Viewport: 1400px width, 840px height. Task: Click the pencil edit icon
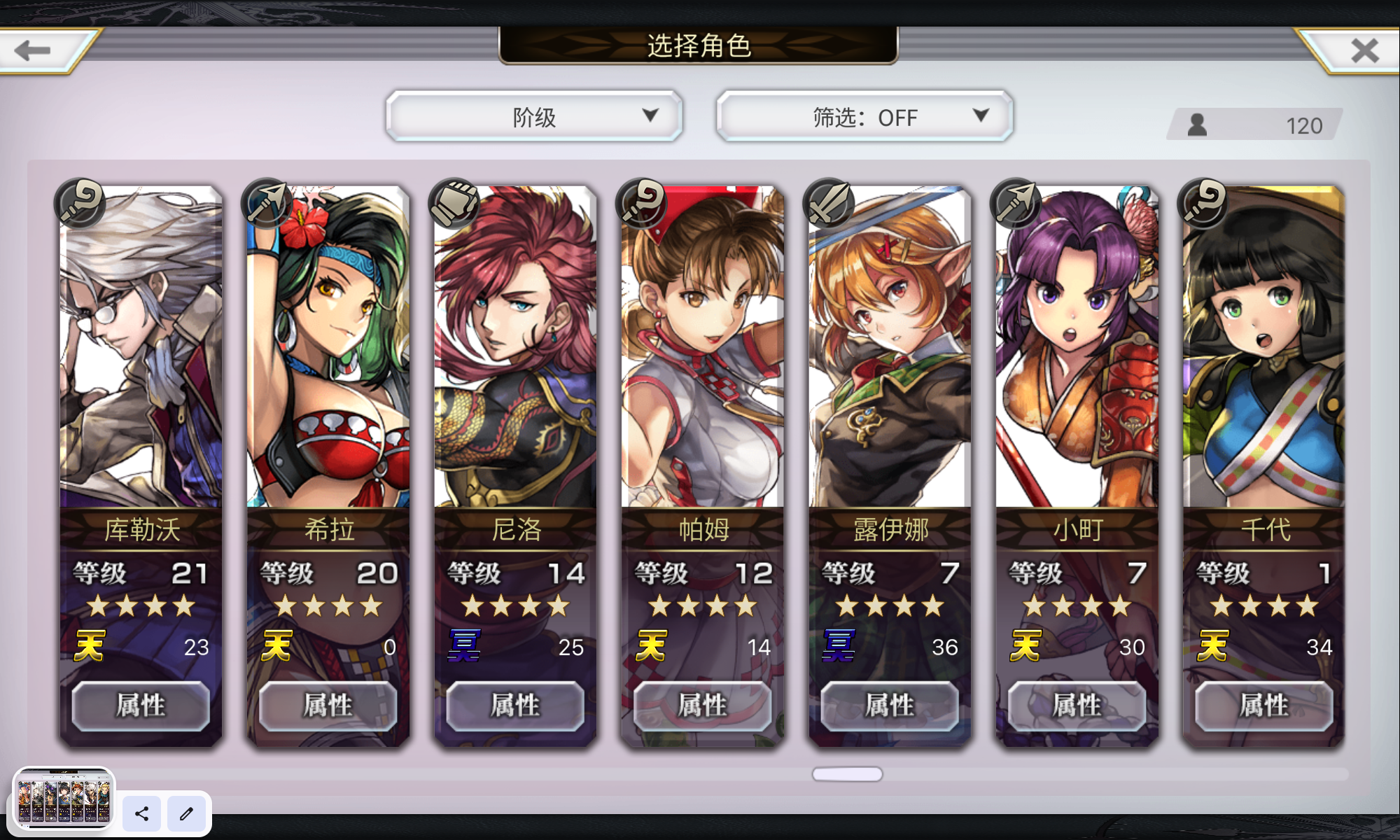click(x=186, y=814)
